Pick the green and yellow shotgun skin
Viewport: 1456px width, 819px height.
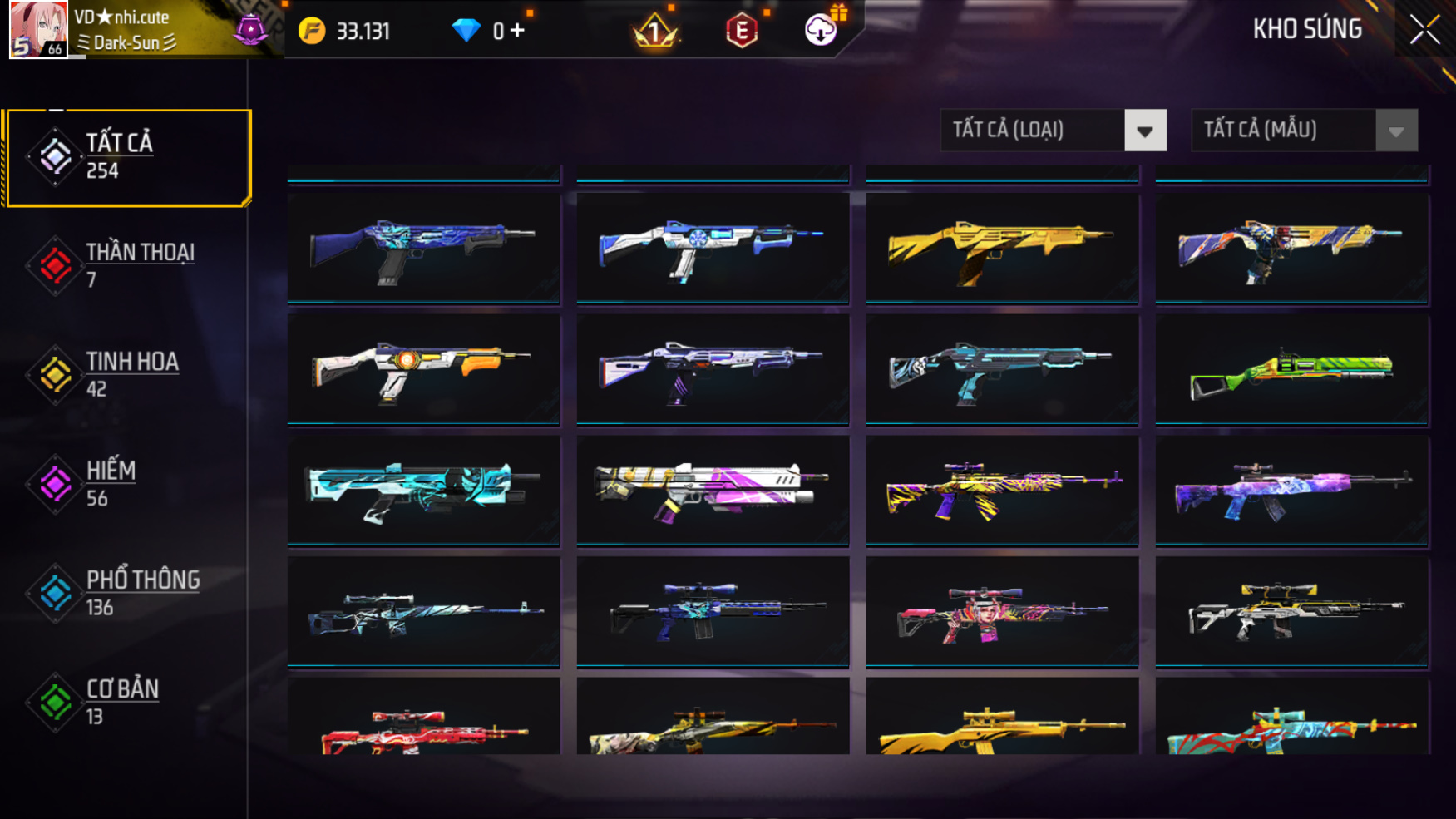1291,371
